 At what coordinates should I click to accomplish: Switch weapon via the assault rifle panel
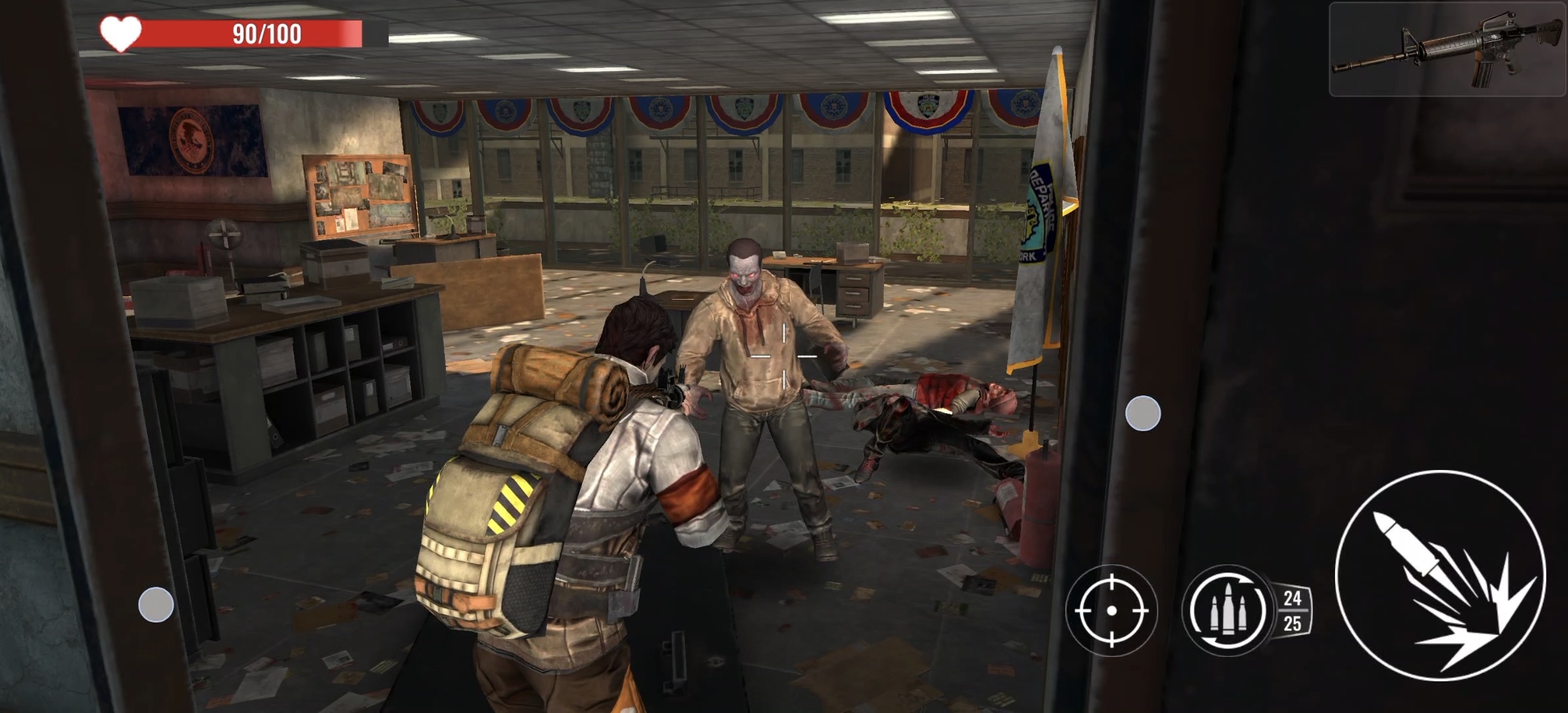point(1448,50)
